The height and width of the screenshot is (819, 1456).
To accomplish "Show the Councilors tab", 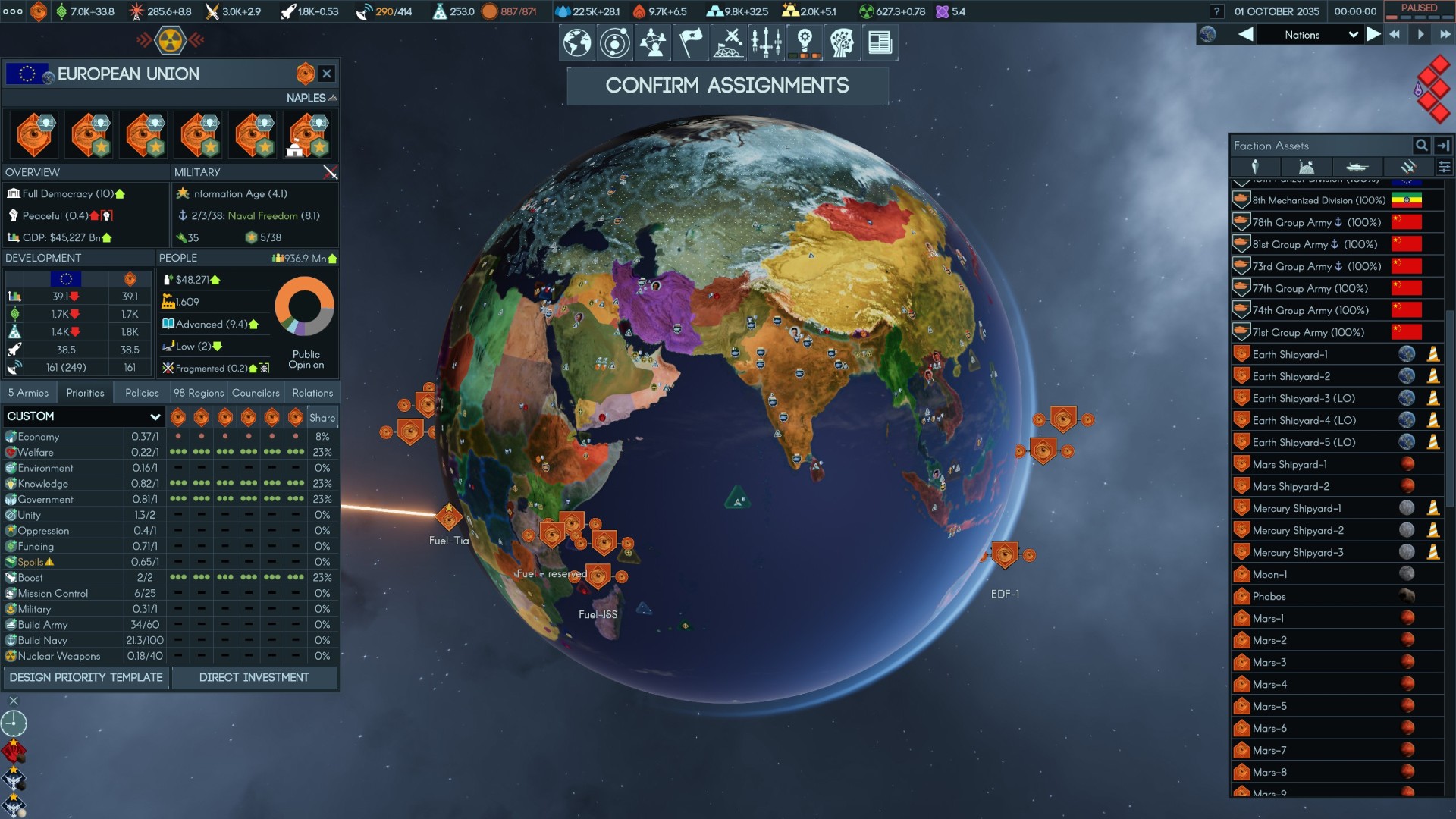I will (x=256, y=393).
